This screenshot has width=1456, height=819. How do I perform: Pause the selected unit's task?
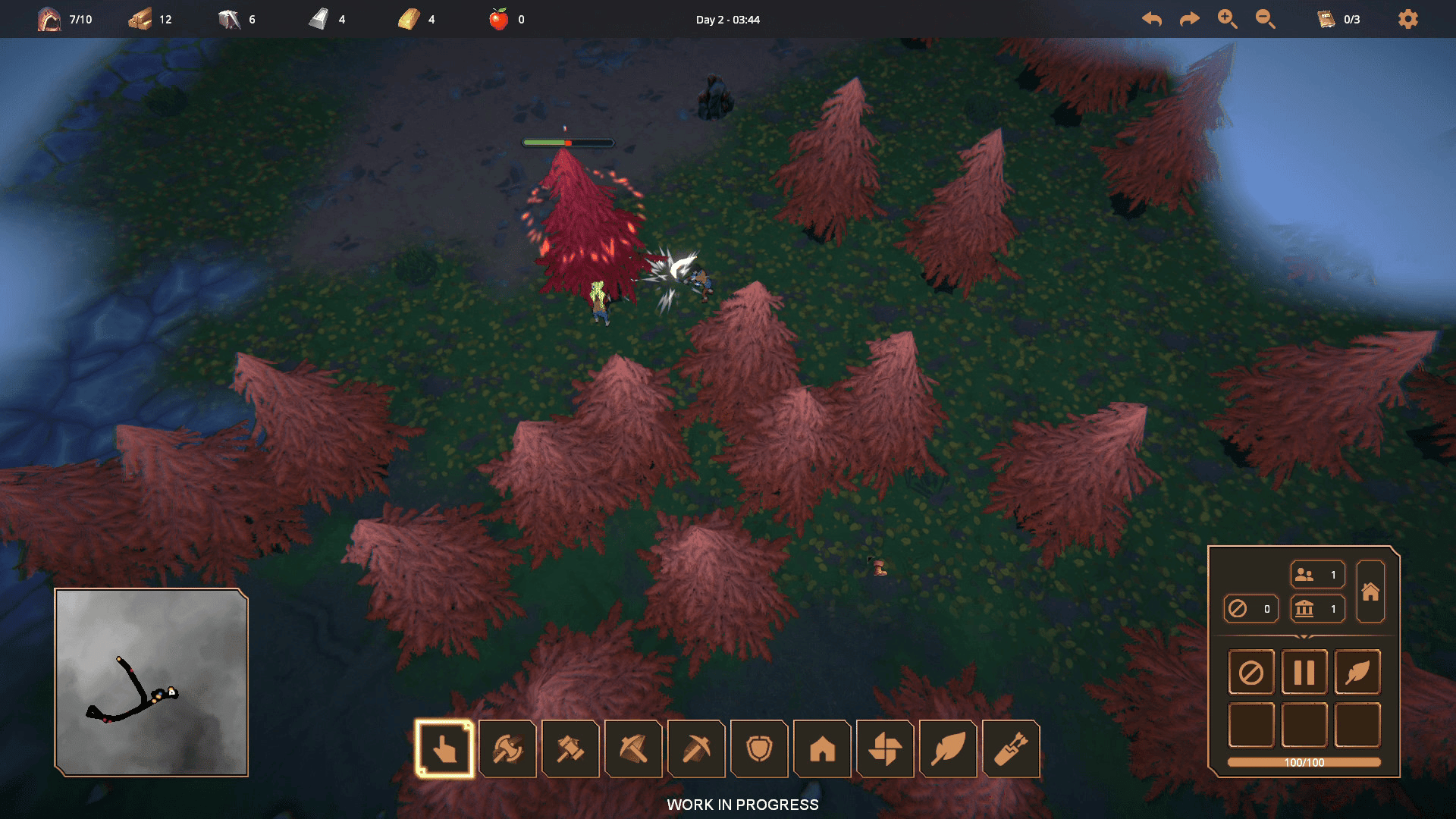[1304, 672]
